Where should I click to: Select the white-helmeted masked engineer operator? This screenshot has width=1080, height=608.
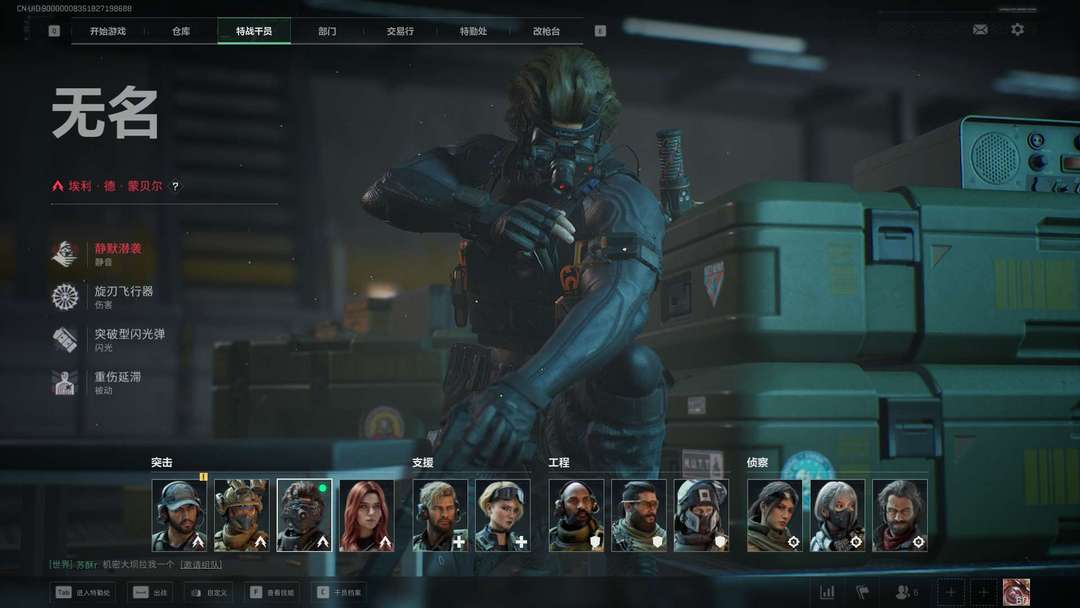[701, 515]
